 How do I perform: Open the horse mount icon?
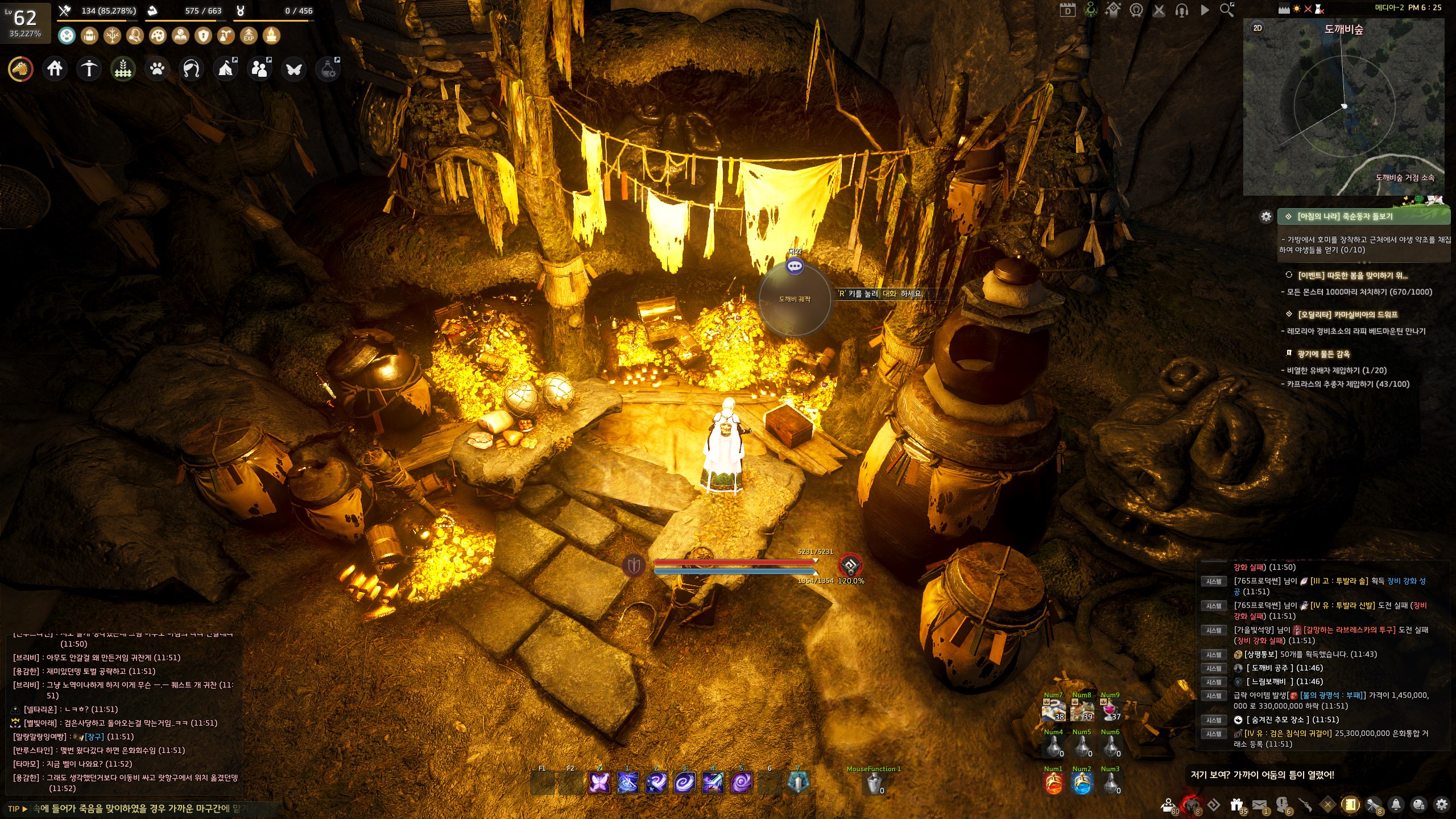click(20, 69)
